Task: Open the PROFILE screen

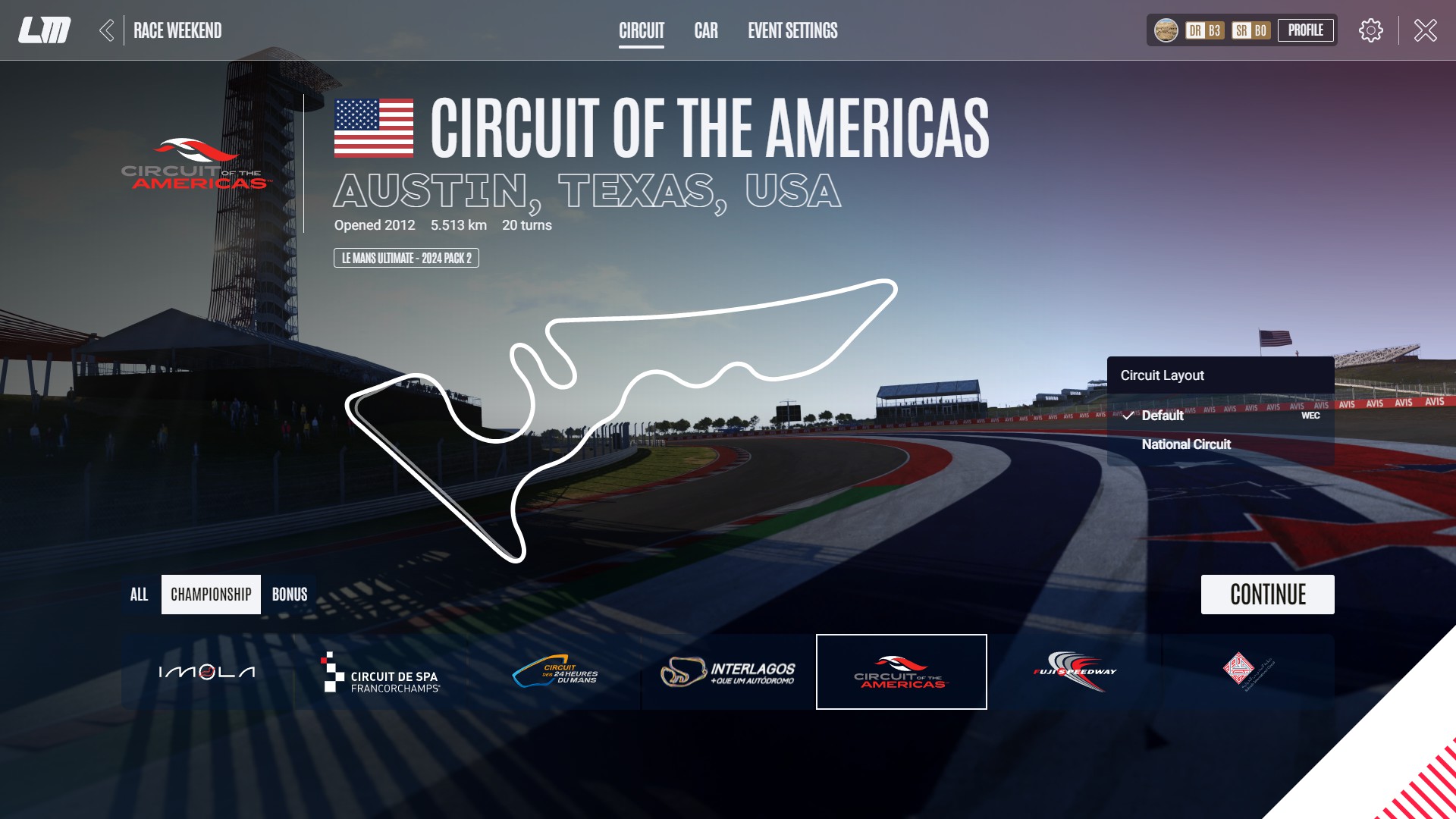Action: 1306,30
